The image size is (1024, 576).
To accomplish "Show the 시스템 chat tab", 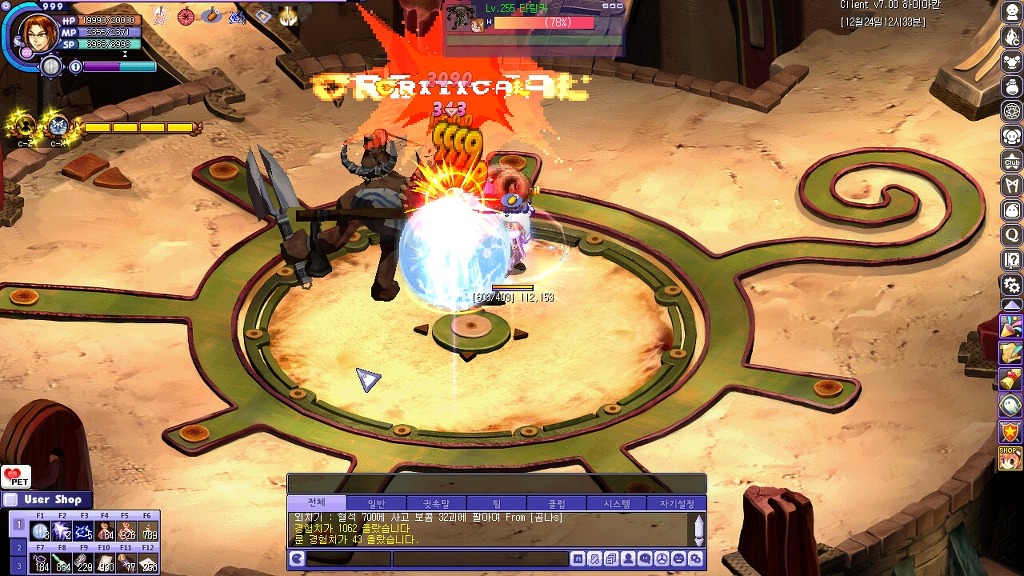I will coord(616,503).
